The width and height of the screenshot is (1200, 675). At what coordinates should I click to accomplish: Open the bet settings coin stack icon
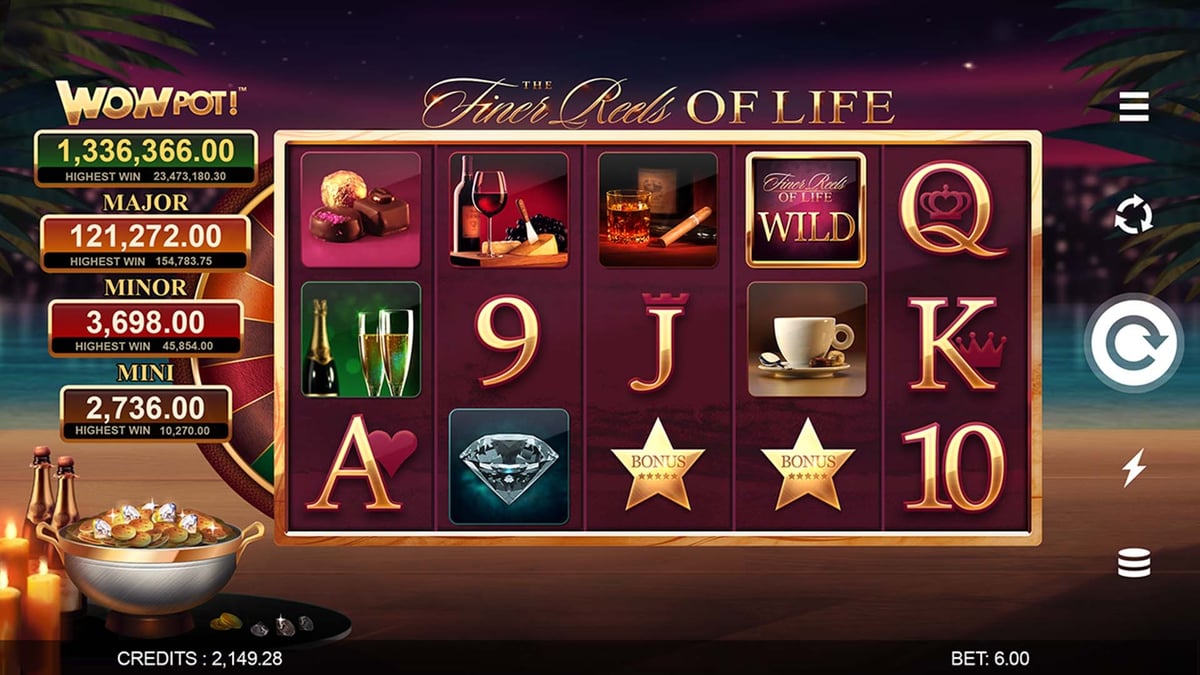coord(1133,564)
